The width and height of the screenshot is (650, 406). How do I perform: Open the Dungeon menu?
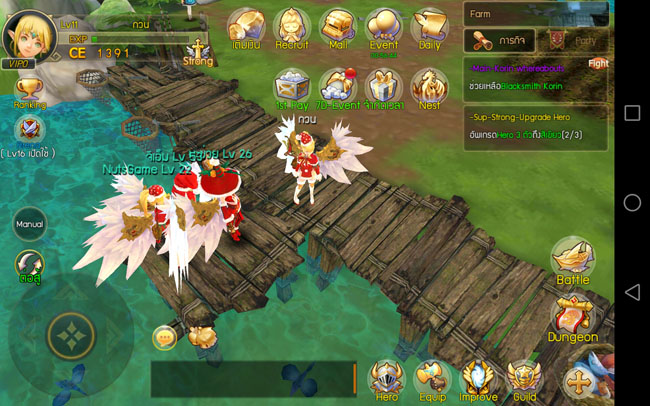[573, 322]
